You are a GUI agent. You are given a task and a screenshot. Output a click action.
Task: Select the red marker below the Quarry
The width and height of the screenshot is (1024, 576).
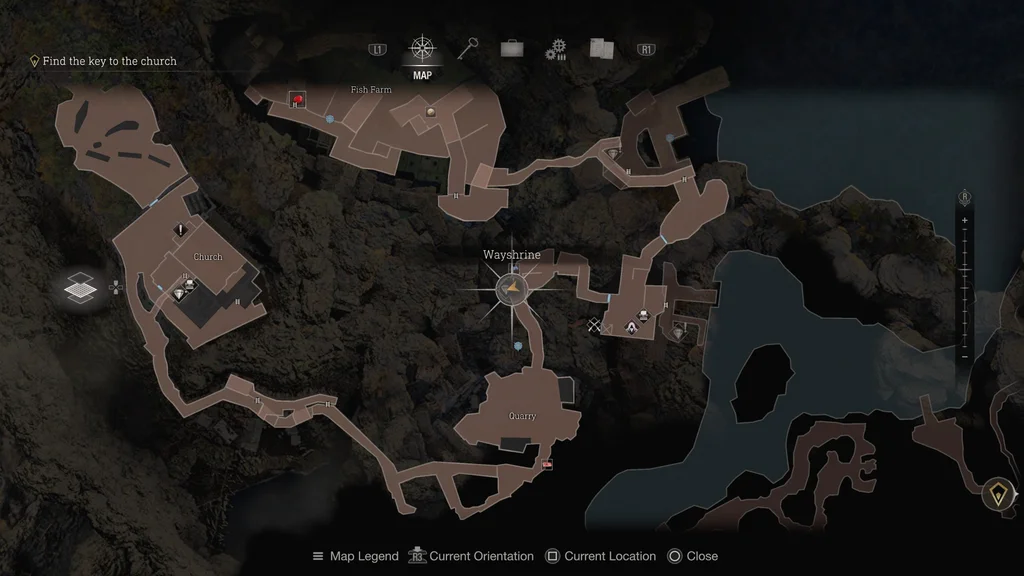click(x=546, y=465)
